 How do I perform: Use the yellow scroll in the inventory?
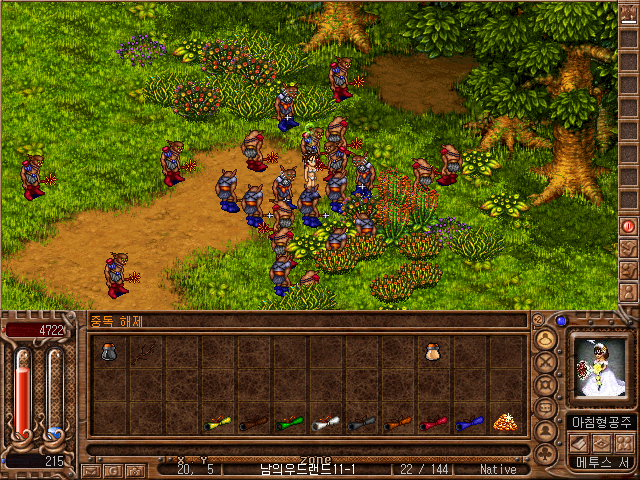coord(218,423)
